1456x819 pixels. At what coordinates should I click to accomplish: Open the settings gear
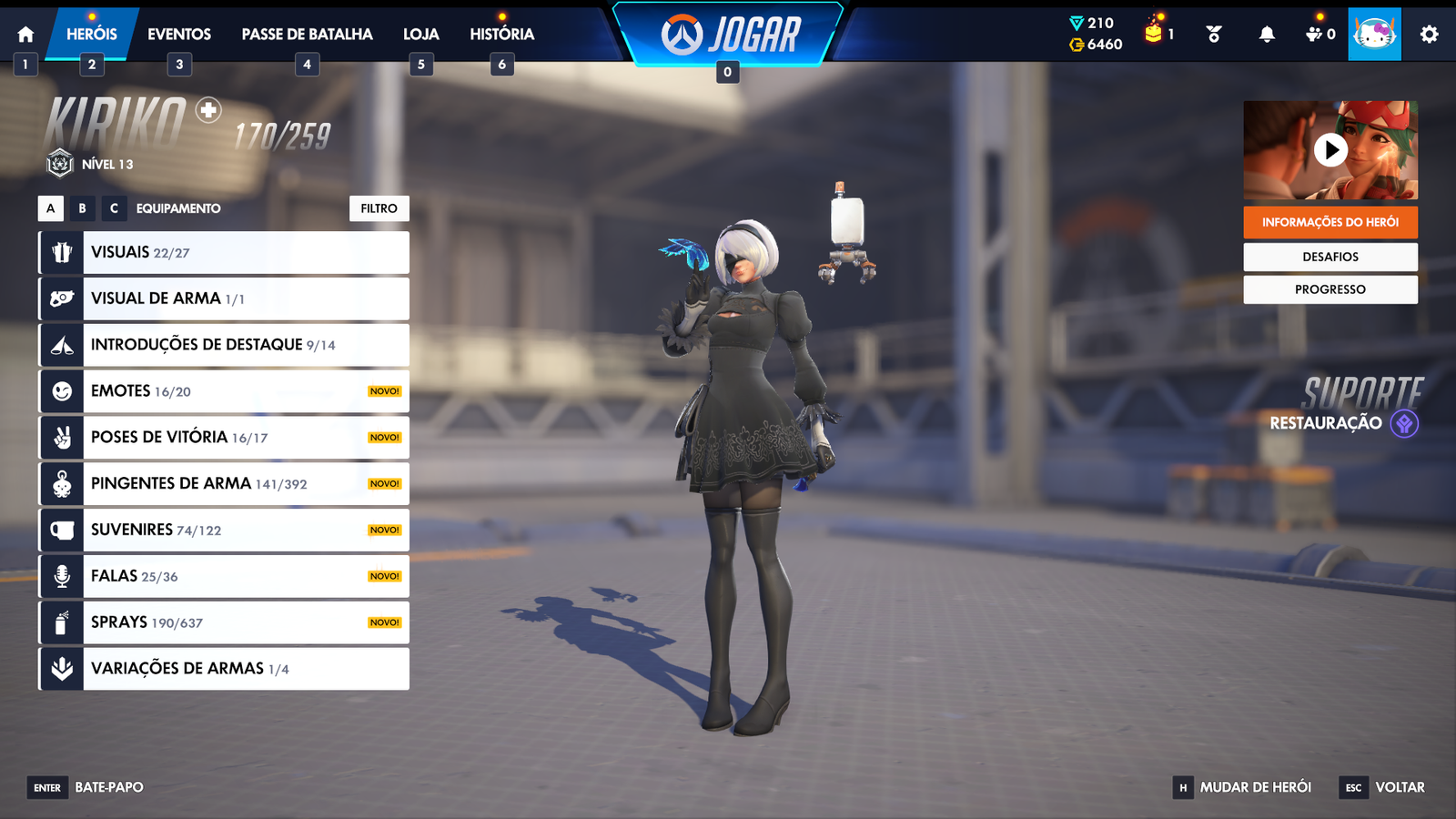[1431, 33]
